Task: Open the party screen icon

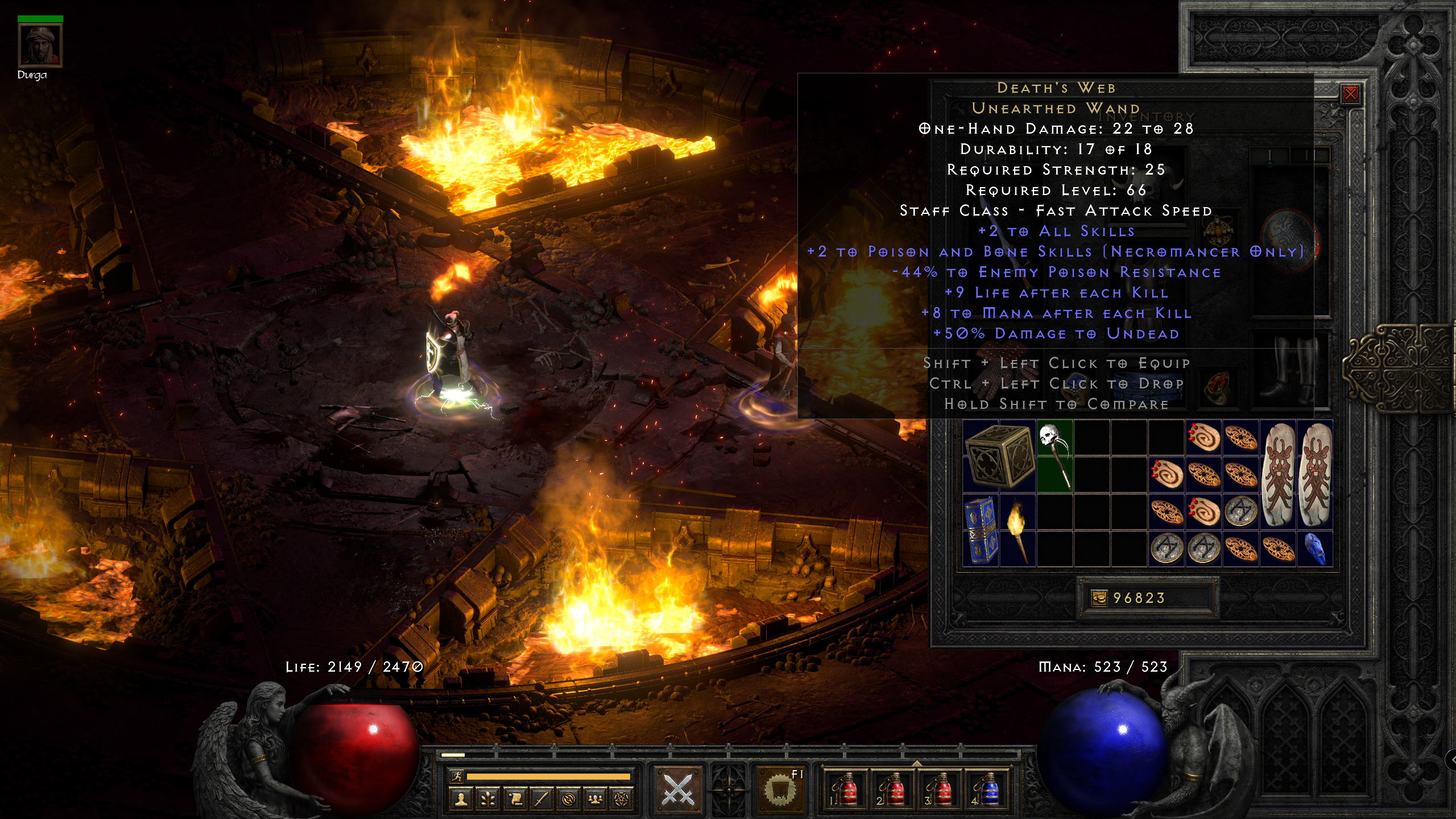Action: point(595,800)
